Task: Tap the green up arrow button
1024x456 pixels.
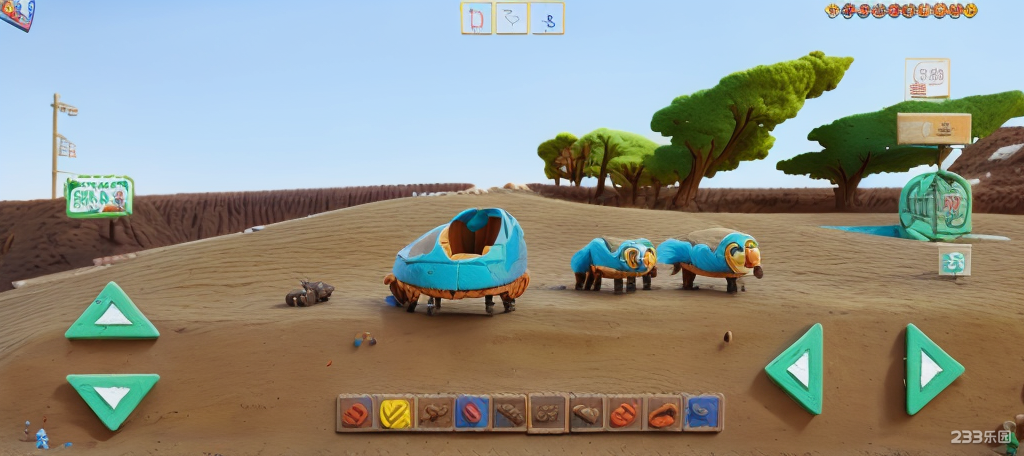Action: tap(112, 313)
